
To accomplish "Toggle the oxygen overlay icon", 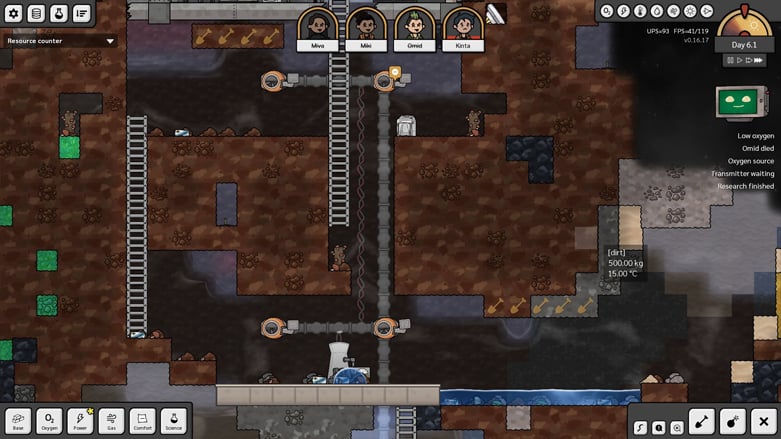I will point(608,11).
